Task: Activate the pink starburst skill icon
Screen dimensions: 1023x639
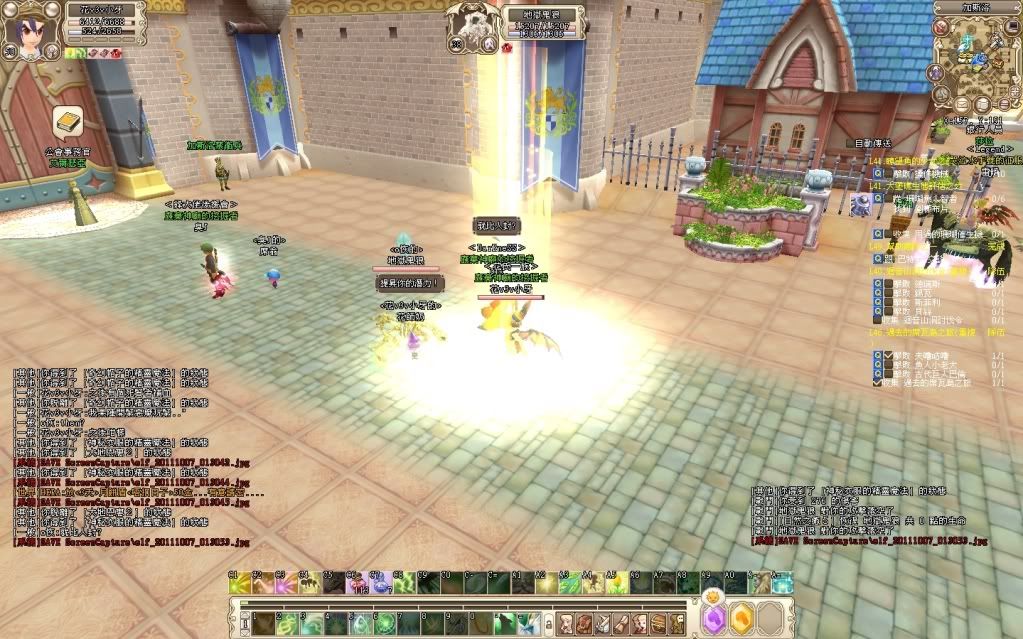Action: [x=283, y=582]
